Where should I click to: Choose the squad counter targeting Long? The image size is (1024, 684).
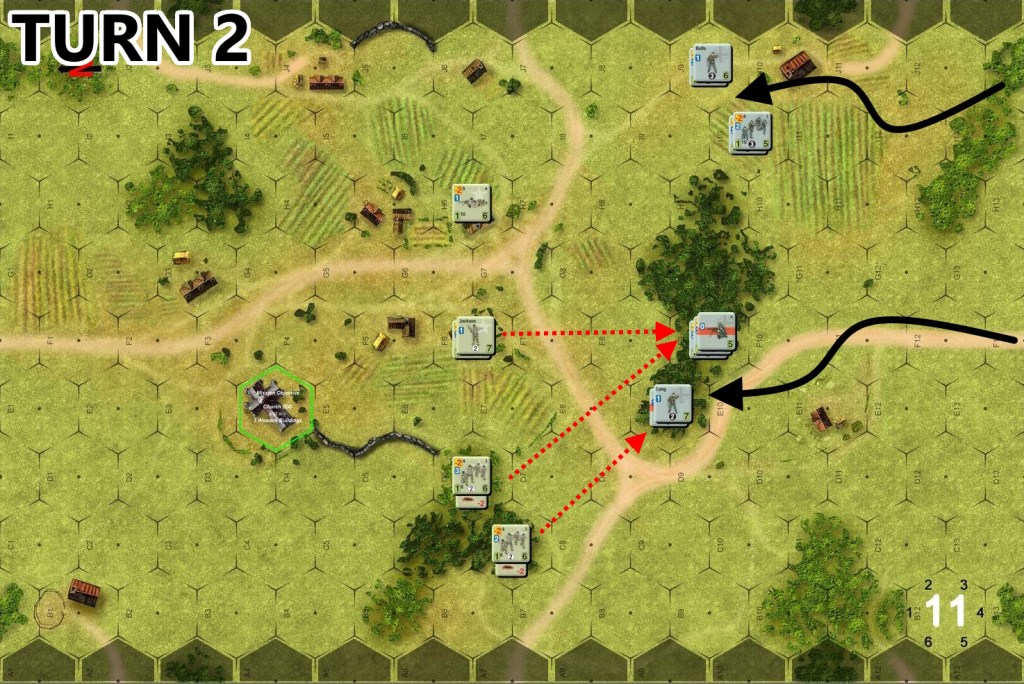point(510,545)
